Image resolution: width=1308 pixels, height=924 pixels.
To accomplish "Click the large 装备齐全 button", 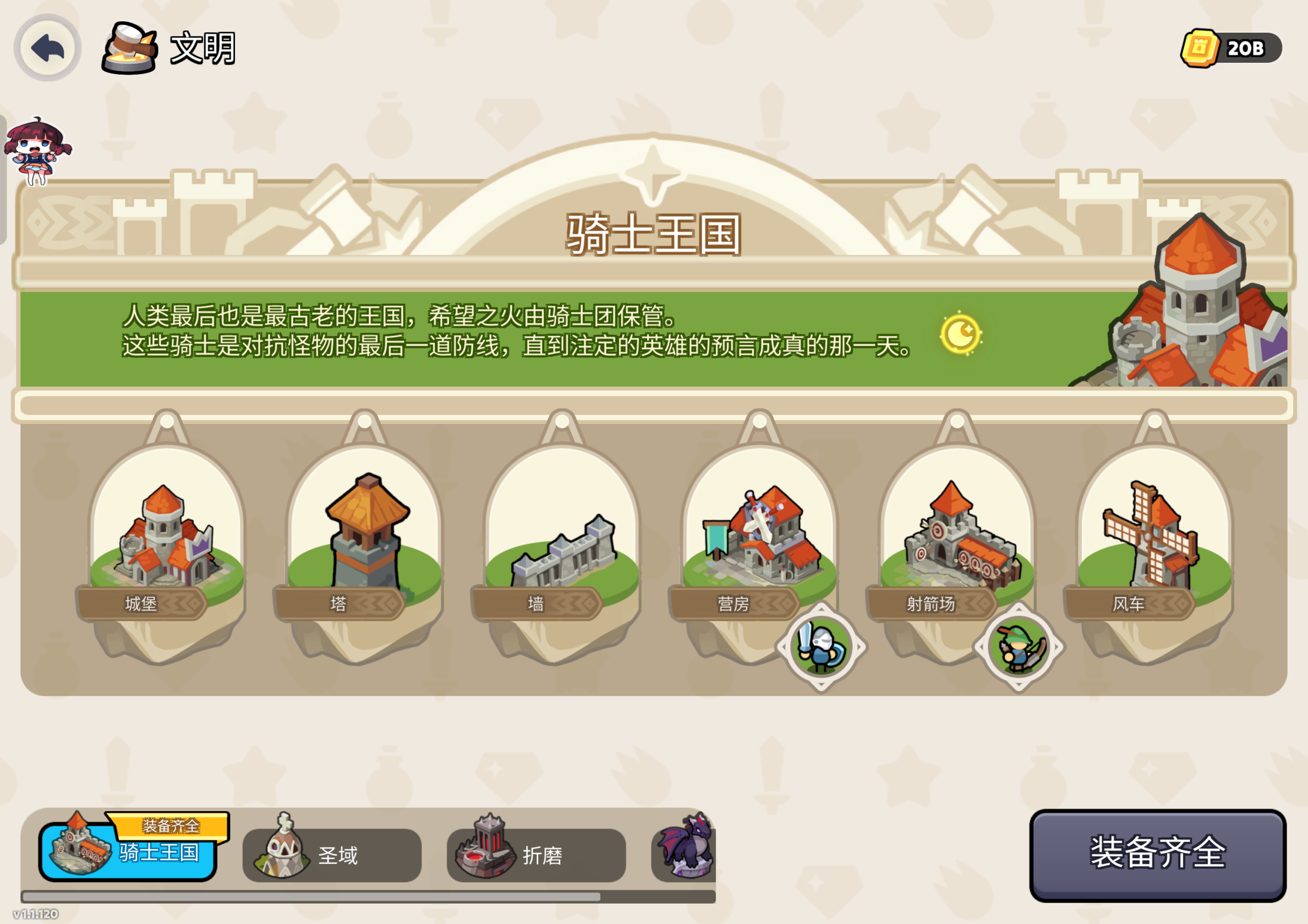I will coord(1157,855).
